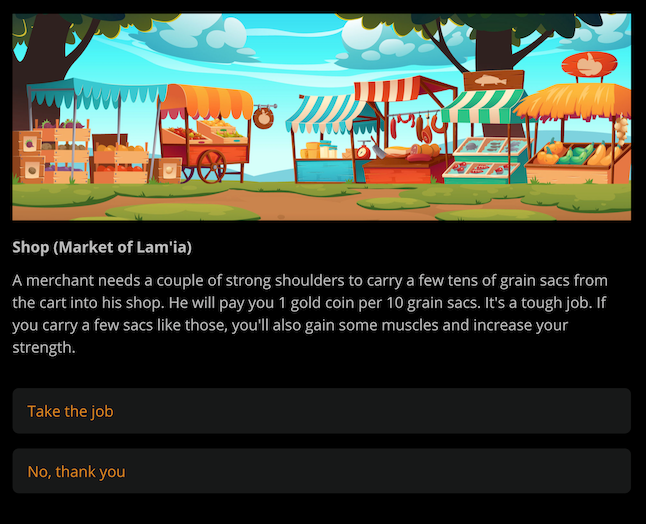The image size is (646, 524).
Task: Choose the "Take the job" option
Action: tap(321, 411)
